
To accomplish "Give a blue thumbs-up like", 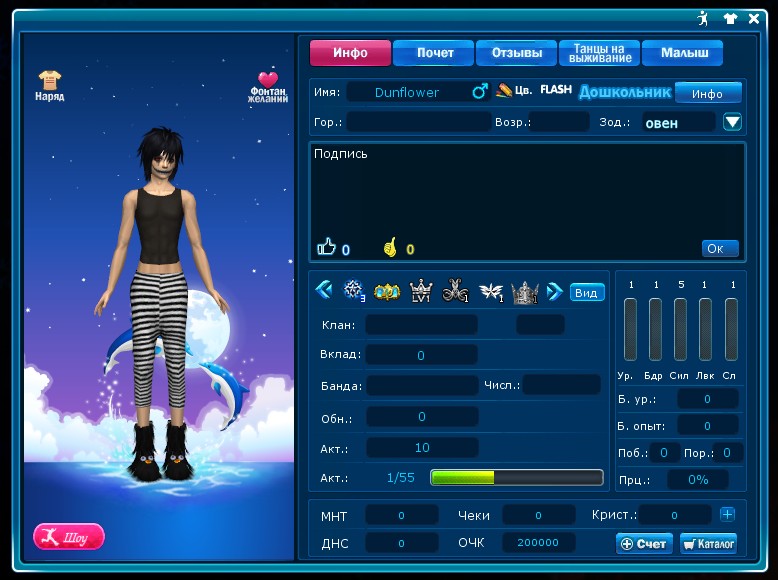I will (326, 246).
